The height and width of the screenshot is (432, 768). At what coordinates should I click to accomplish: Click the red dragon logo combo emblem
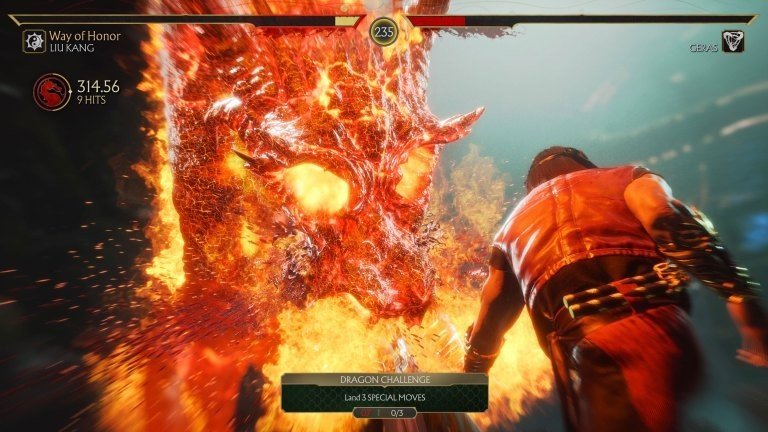coord(51,92)
